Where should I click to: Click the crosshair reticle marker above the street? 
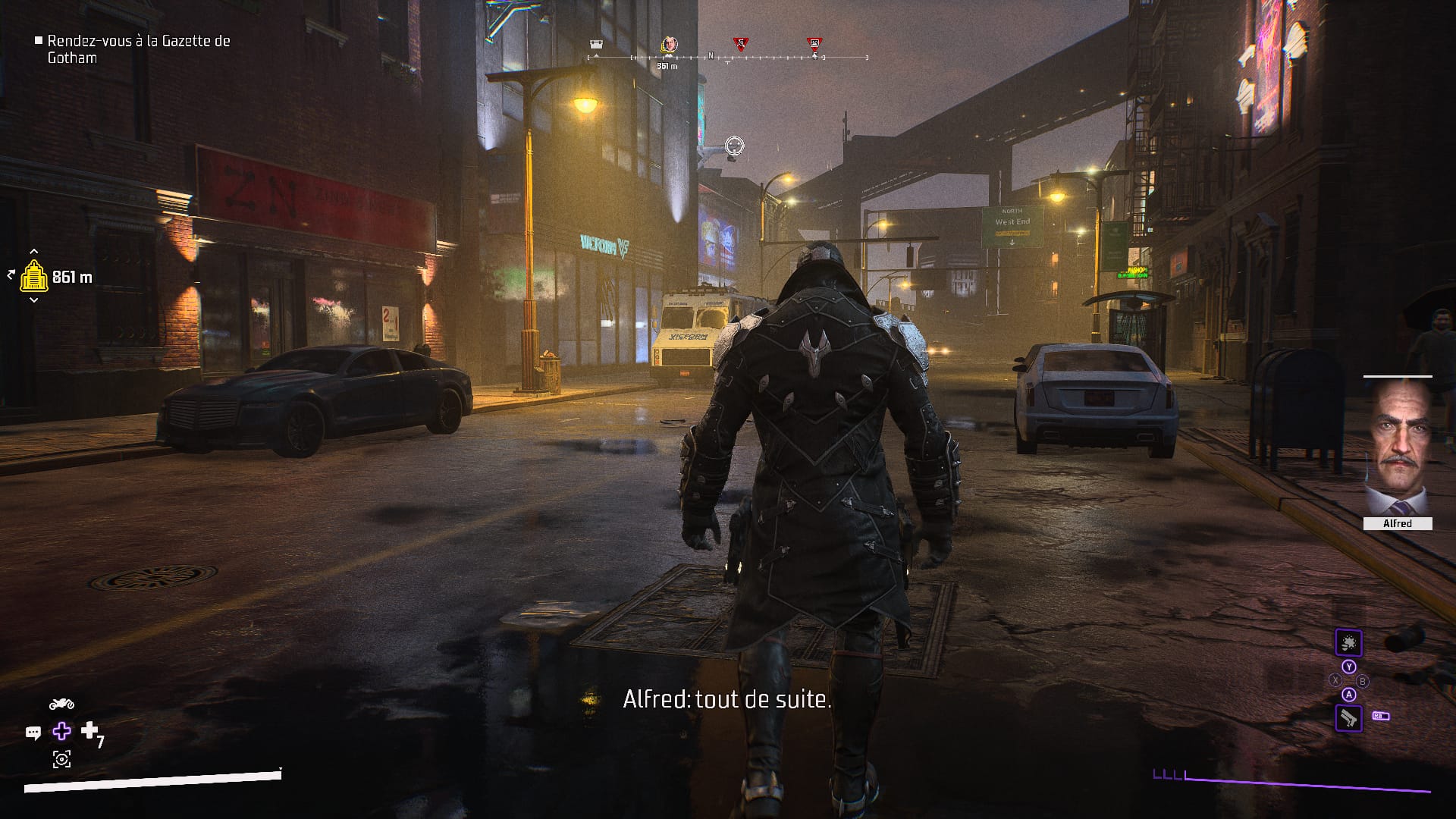click(734, 145)
